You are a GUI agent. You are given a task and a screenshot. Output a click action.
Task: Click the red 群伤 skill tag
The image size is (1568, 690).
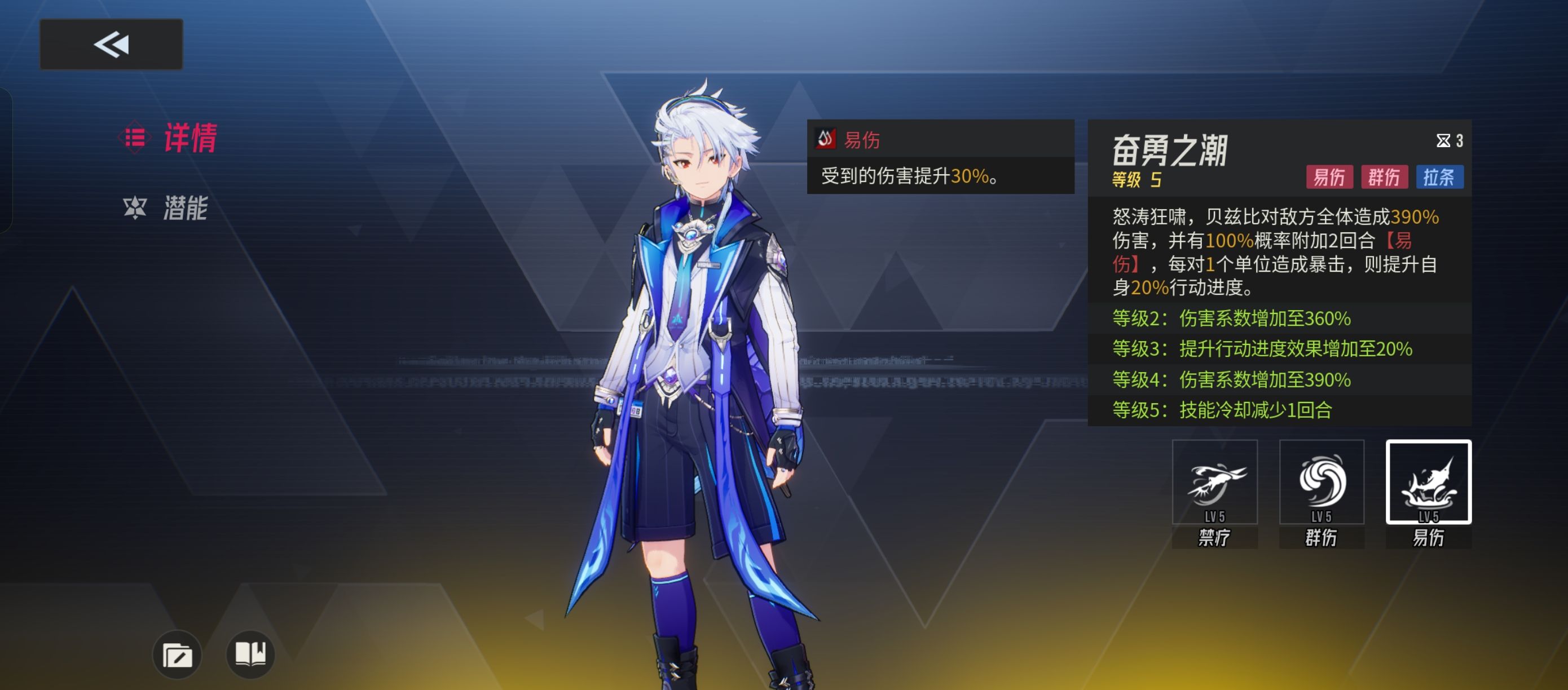1384,177
